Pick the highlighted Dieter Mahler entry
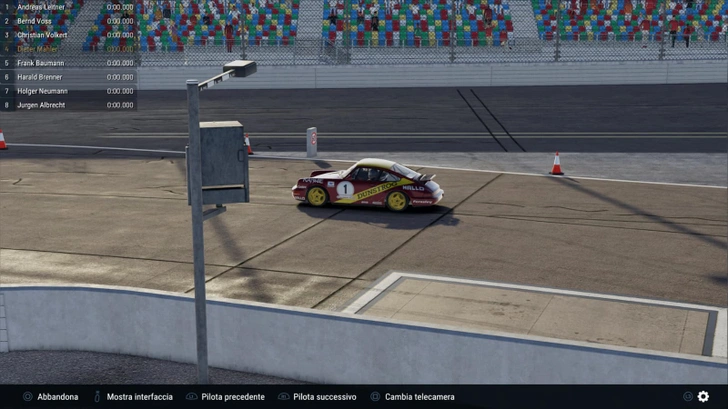 click(x=68, y=49)
